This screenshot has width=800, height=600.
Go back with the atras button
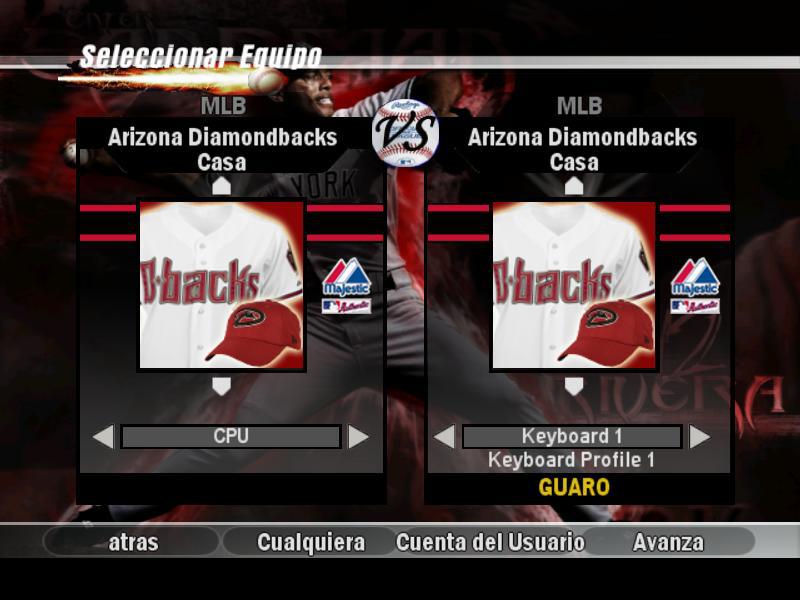[x=133, y=542]
